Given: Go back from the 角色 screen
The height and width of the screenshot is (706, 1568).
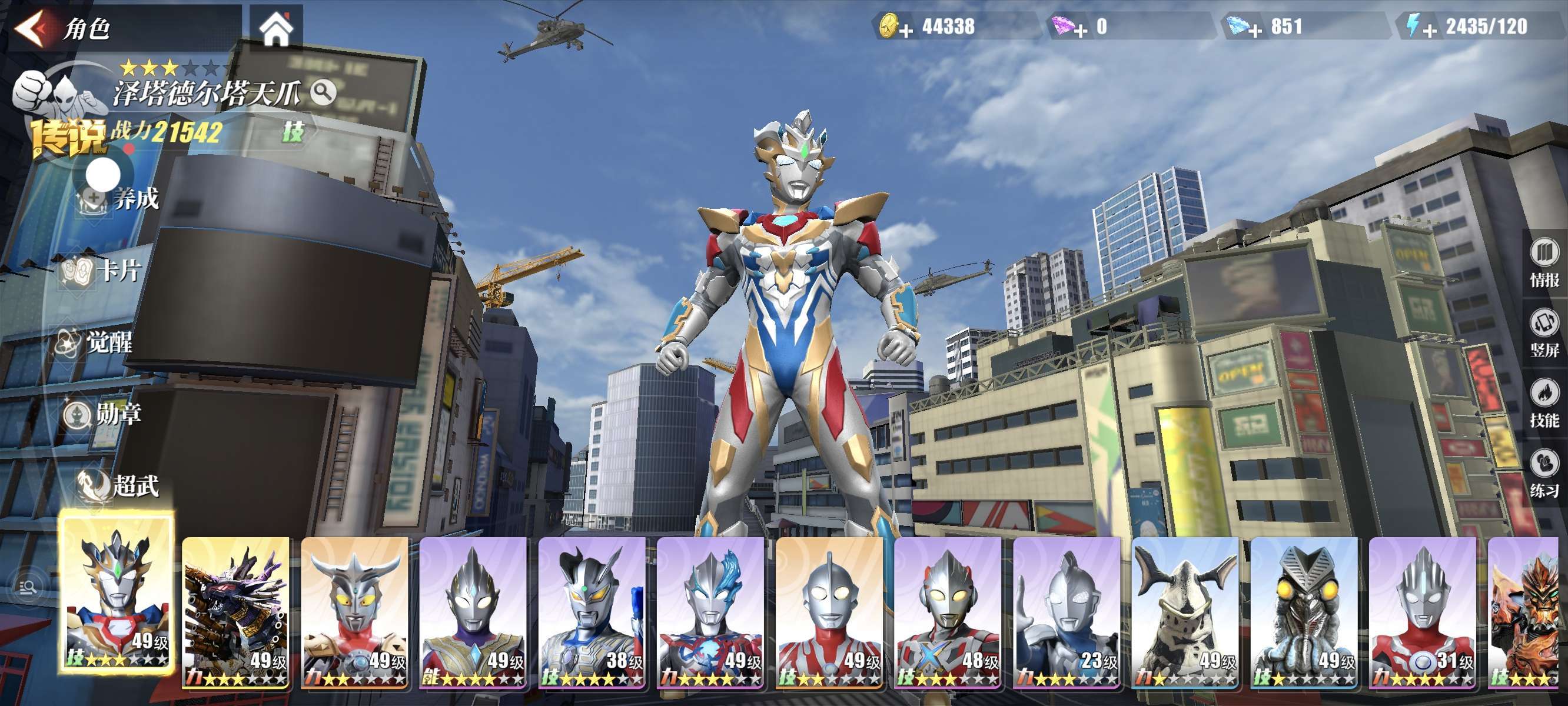Looking at the screenshot, I should (31, 28).
